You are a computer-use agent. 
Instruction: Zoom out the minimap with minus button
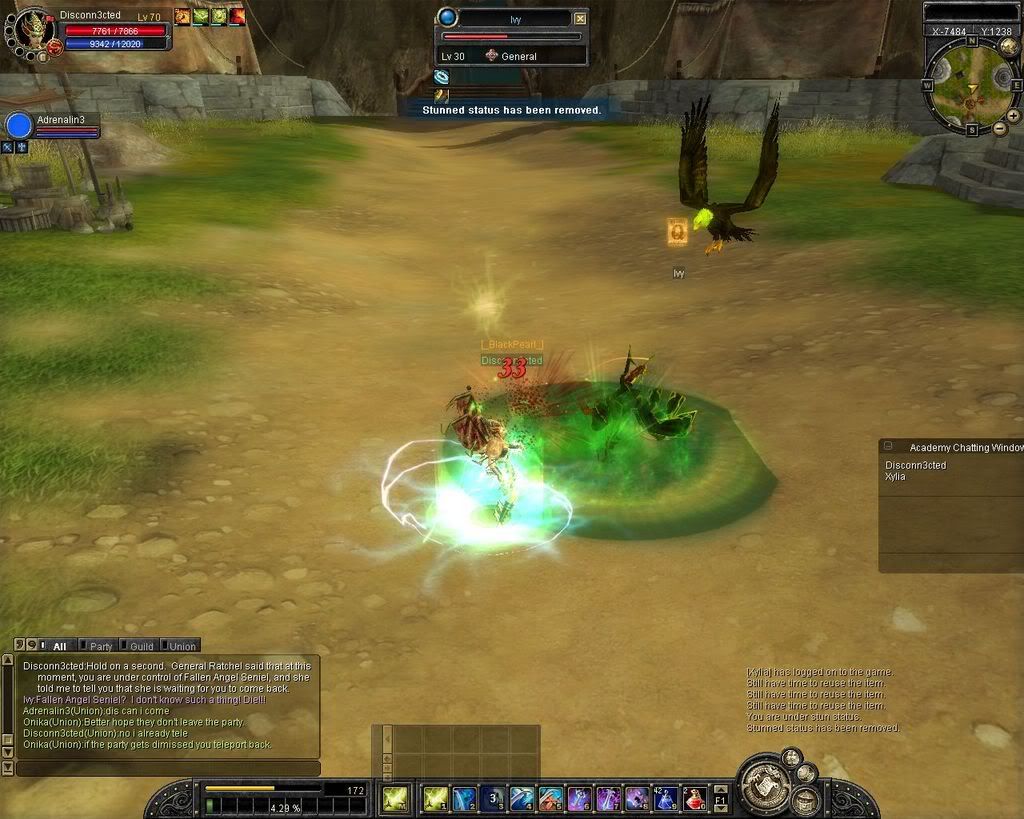pyautogui.click(x=999, y=129)
